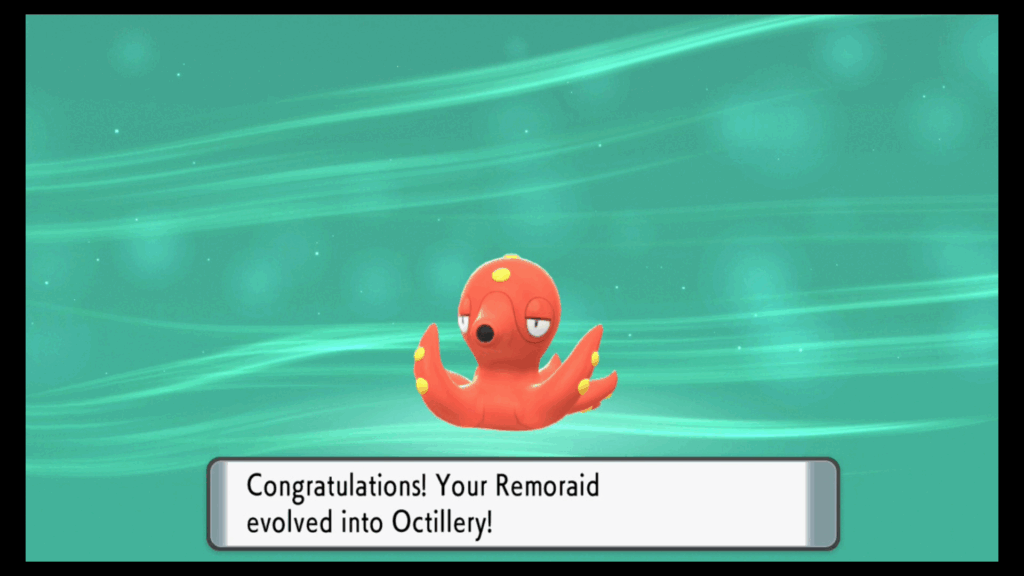Screen dimensions: 1024x576
Task: Advance the Octillery evolution message box
Action: click(522, 504)
